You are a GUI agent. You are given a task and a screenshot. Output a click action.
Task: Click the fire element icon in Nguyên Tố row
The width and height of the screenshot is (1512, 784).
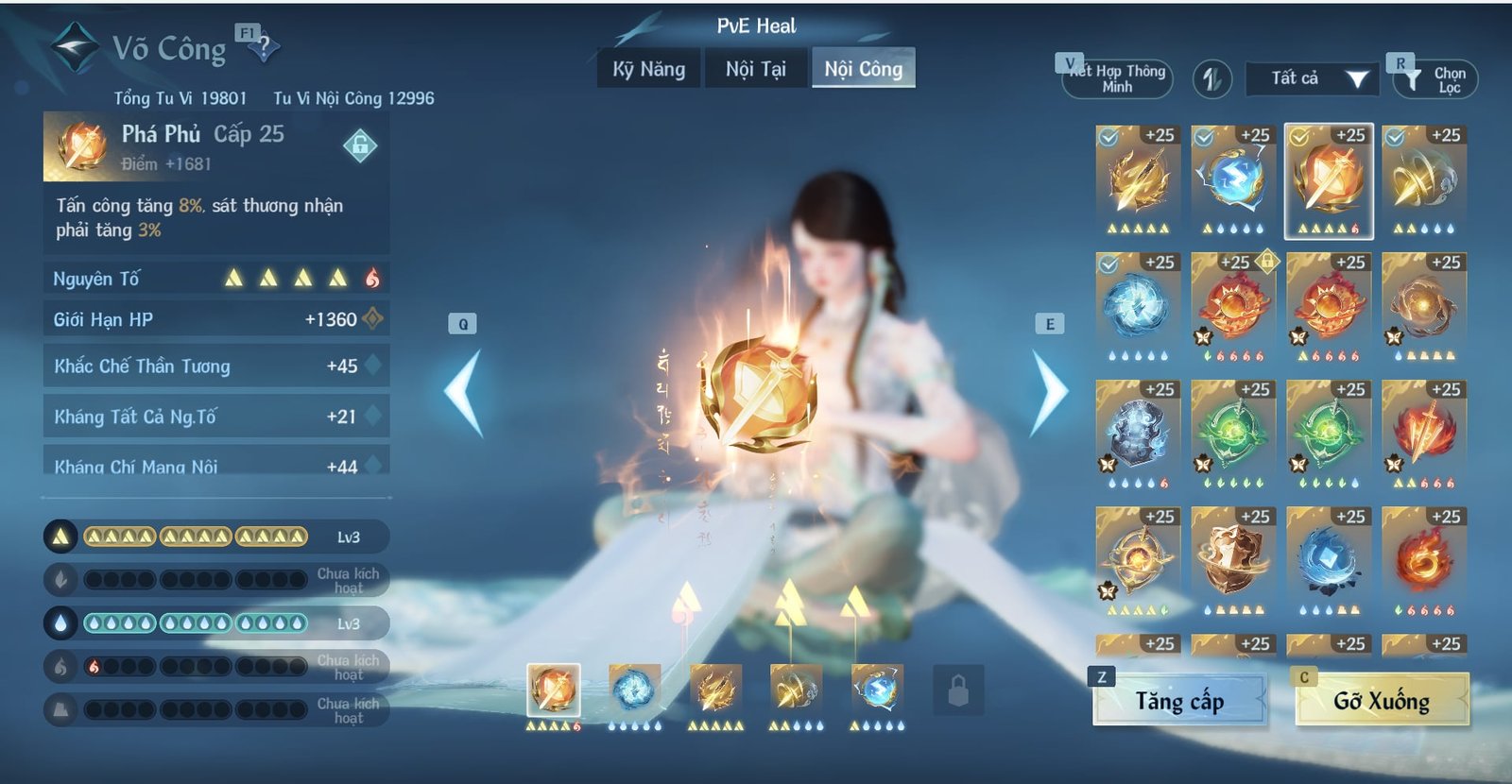[x=374, y=278]
